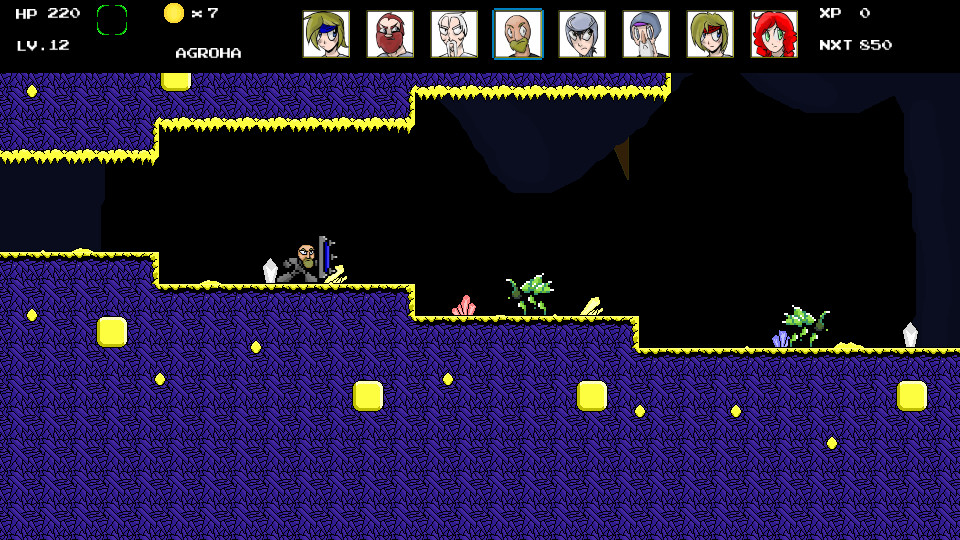Select the blue-headband blond character portrait
Screen dimensions: 960x540
[x=326, y=35]
